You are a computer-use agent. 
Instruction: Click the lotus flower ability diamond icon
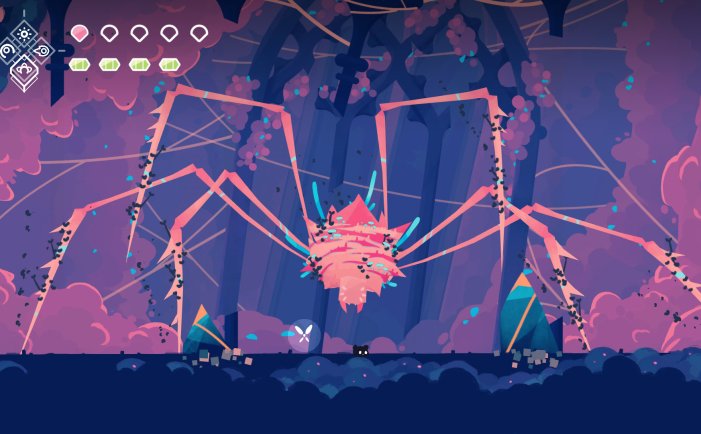pos(24,70)
